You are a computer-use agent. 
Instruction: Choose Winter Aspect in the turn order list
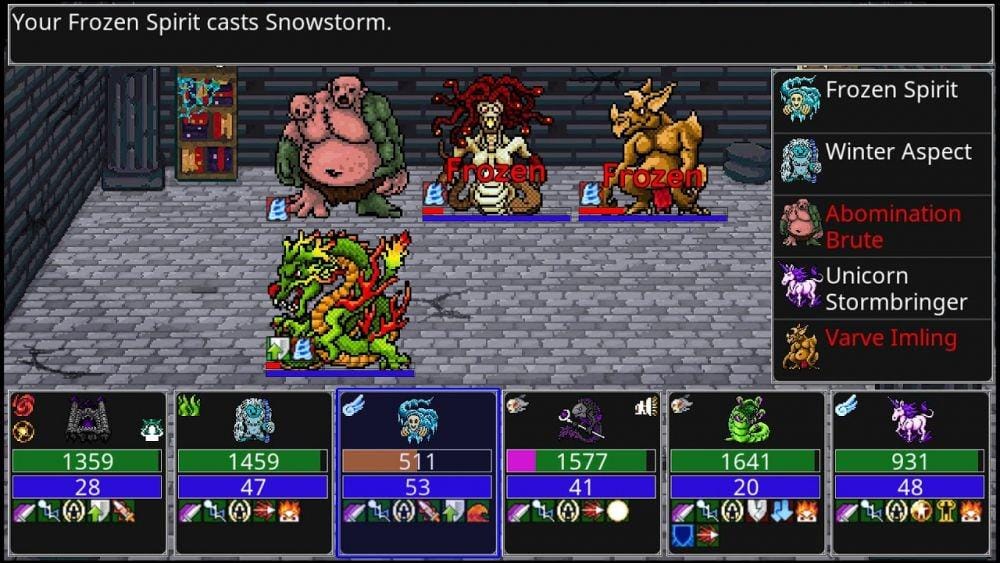tap(883, 163)
